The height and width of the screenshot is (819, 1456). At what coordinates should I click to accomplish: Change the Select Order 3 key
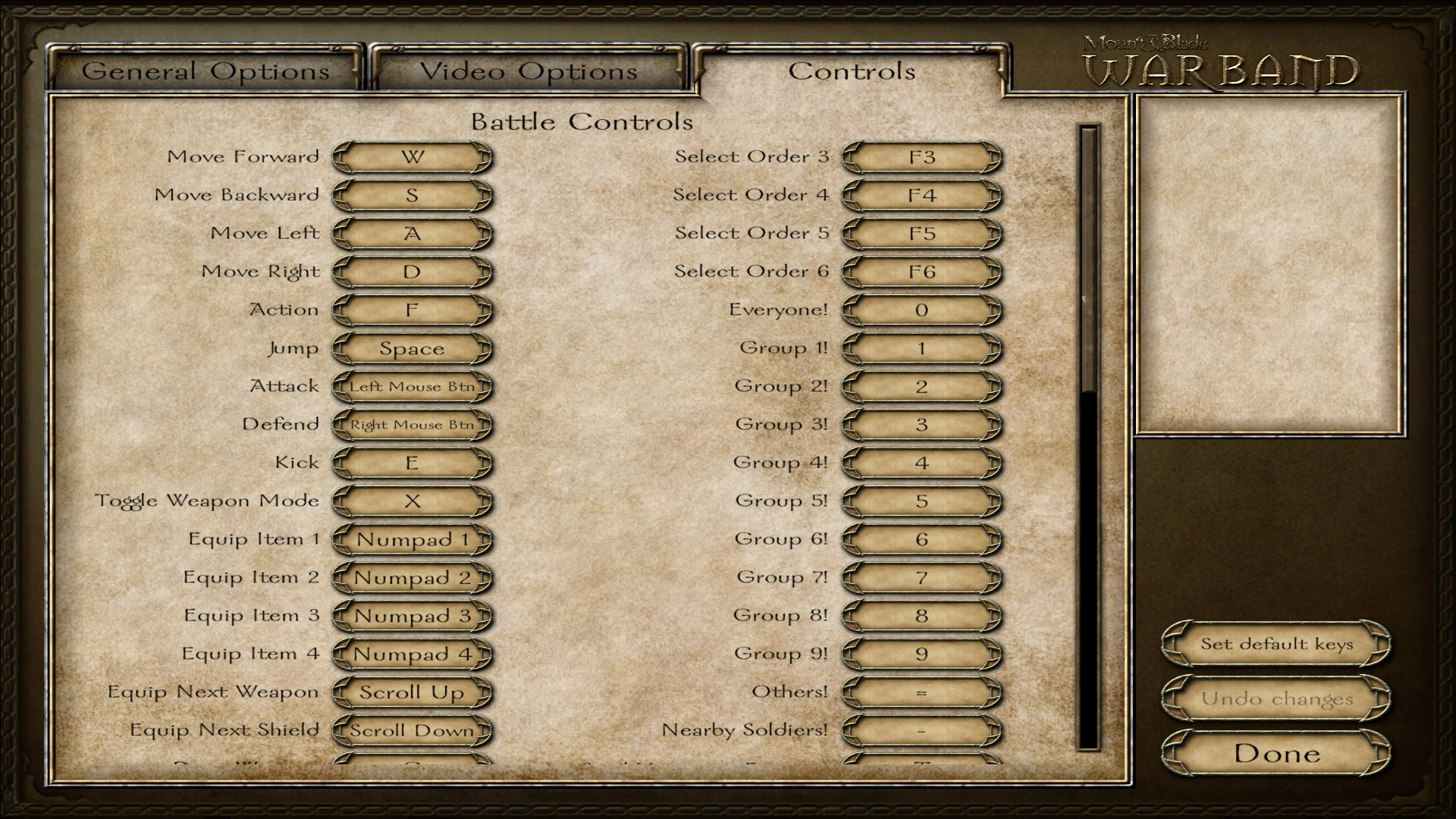tap(921, 157)
